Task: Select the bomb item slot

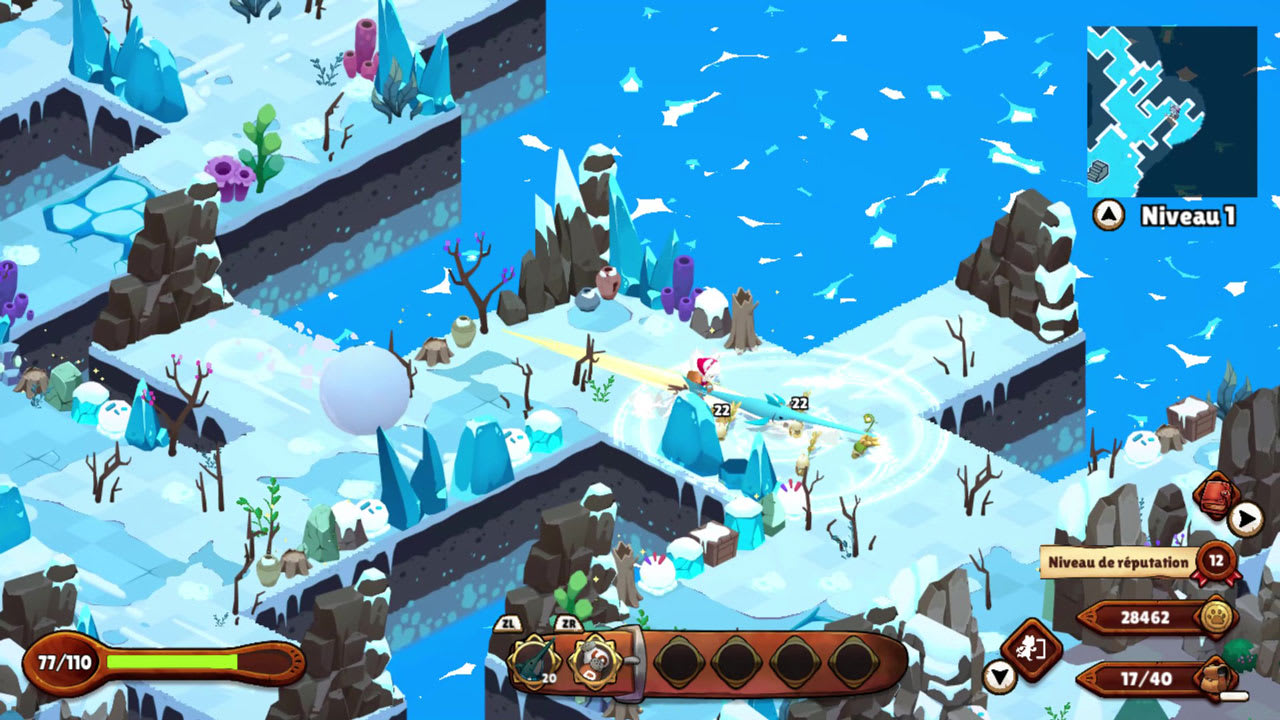Action: pyautogui.click(x=591, y=660)
